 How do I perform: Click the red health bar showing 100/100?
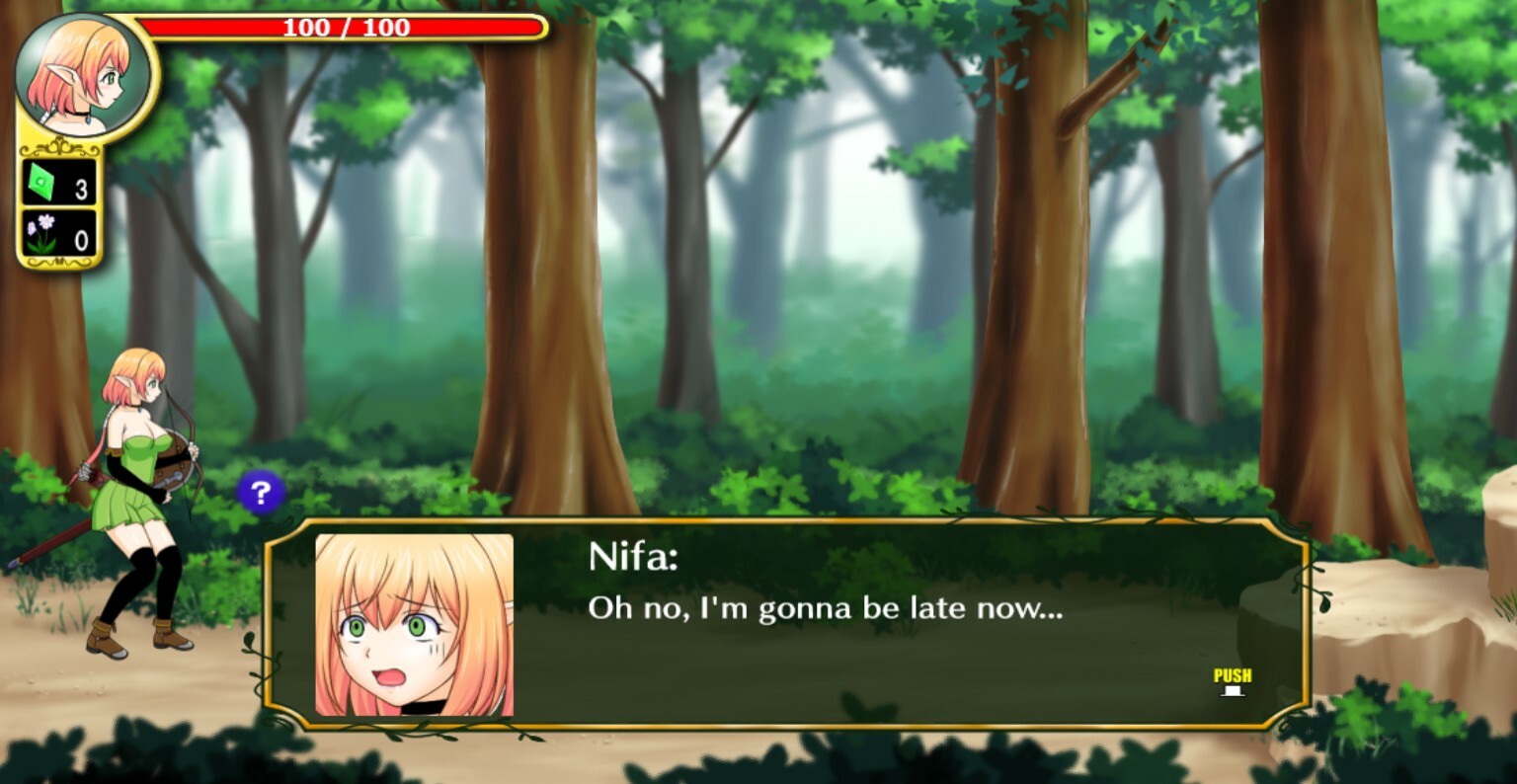(346, 28)
